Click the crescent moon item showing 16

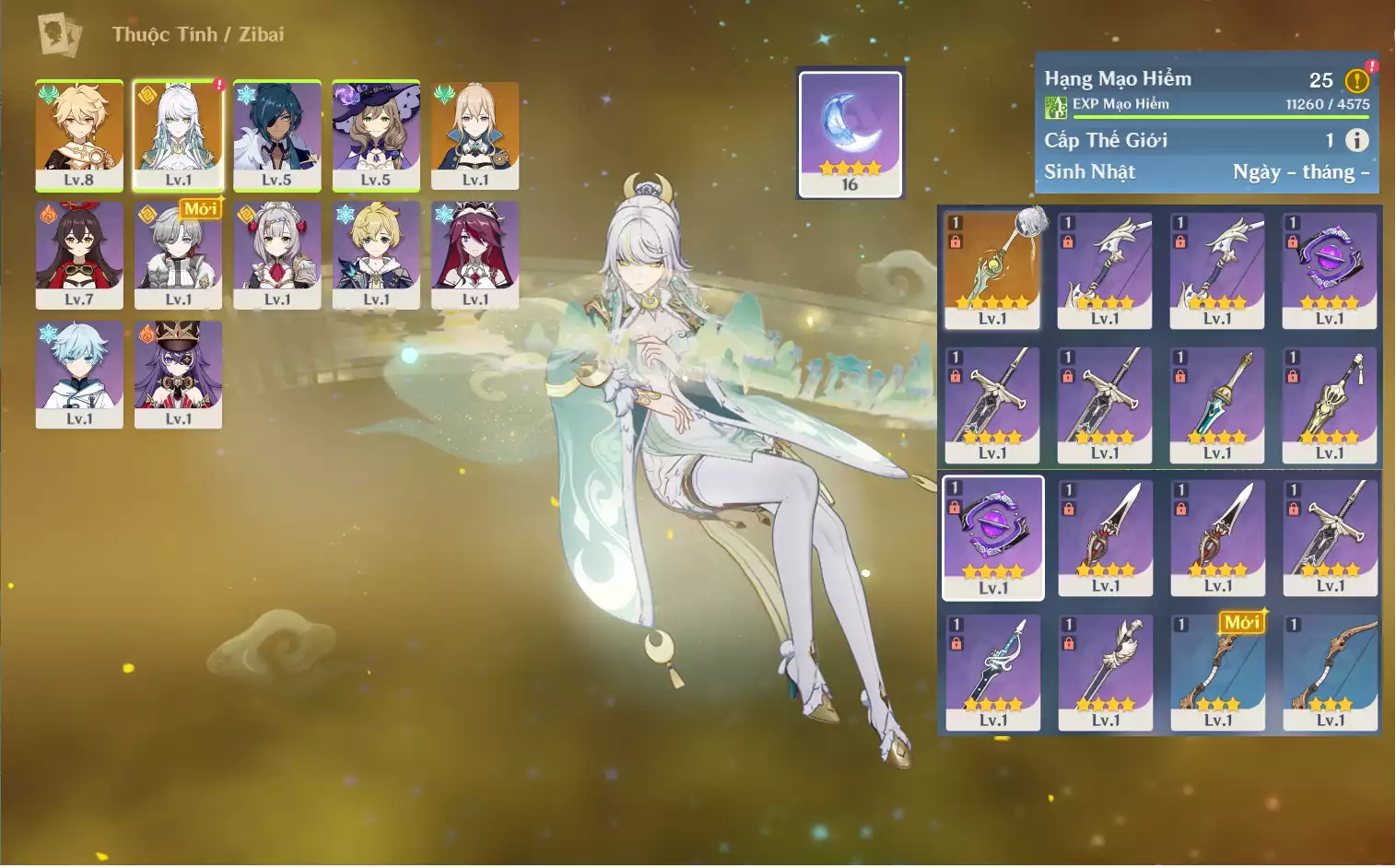850,133
